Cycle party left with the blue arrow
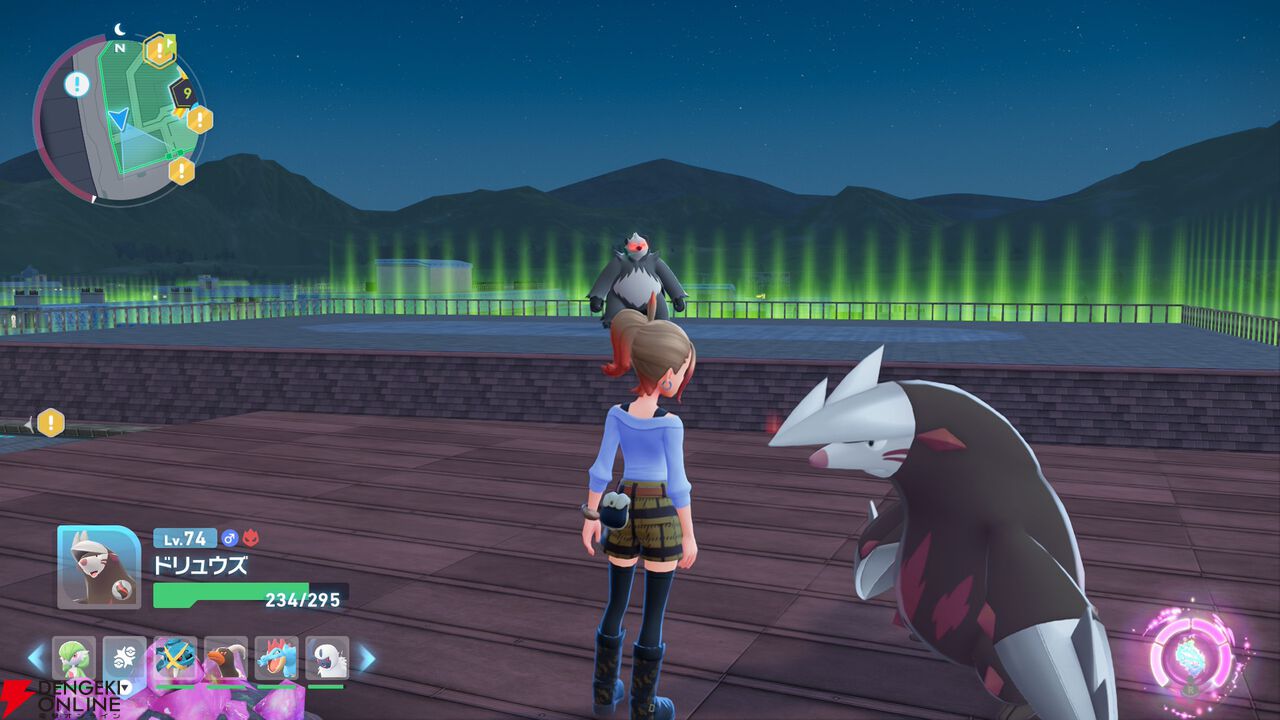 [x=36, y=658]
